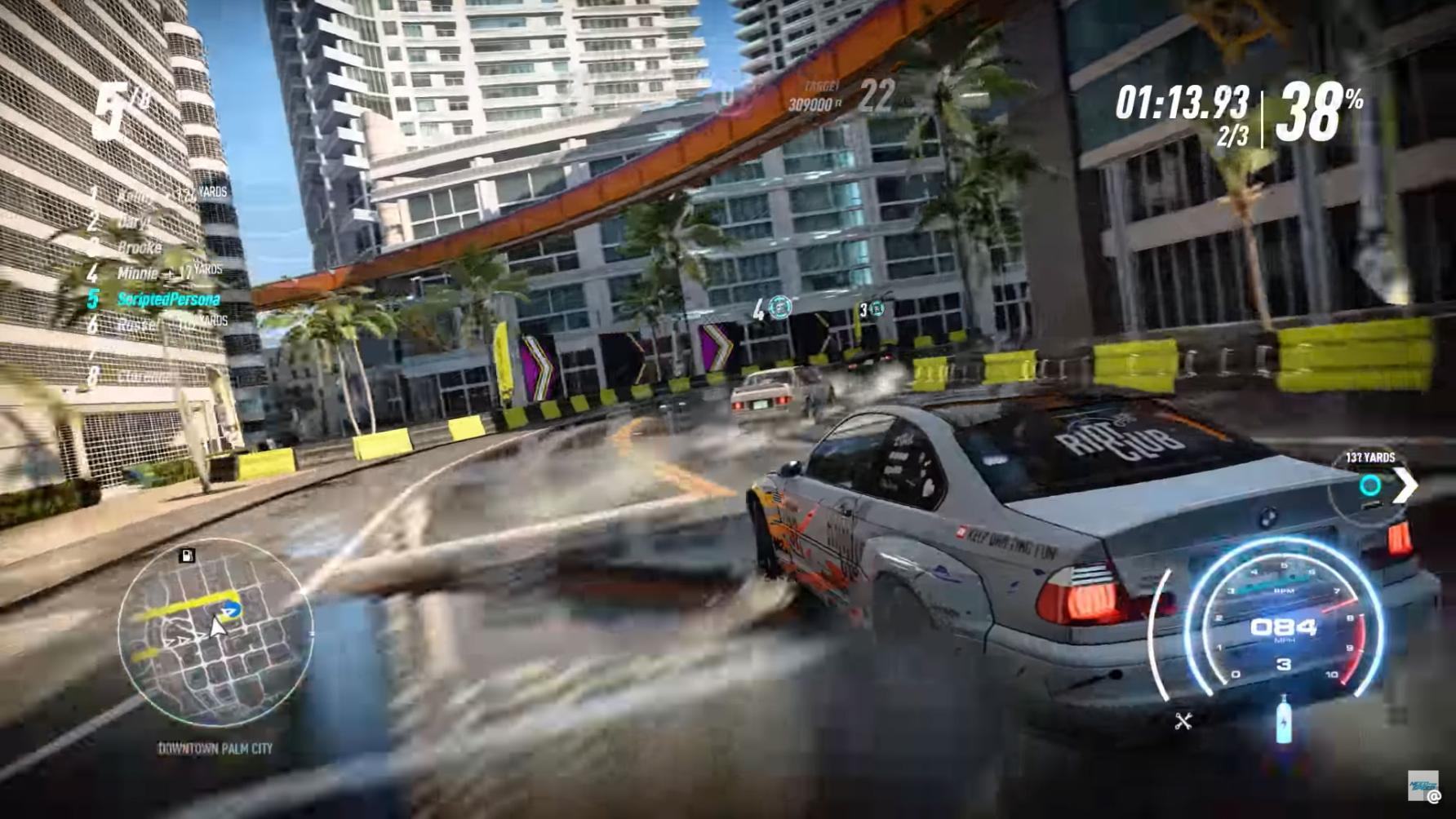Select the repair wrench icon
This screenshot has width=1456, height=819.
tap(1182, 721)
